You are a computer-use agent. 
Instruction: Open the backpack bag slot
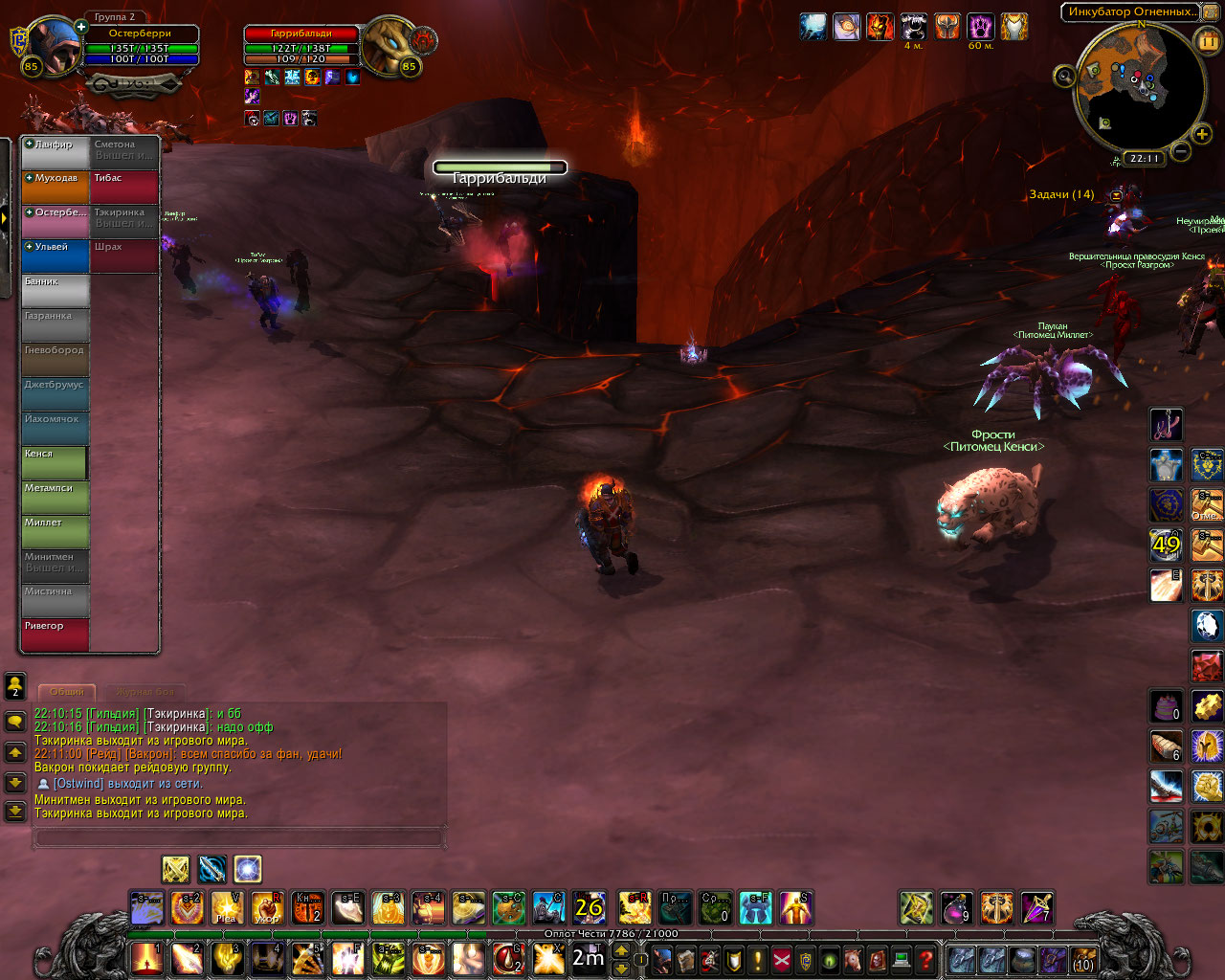coord(1082,959)
